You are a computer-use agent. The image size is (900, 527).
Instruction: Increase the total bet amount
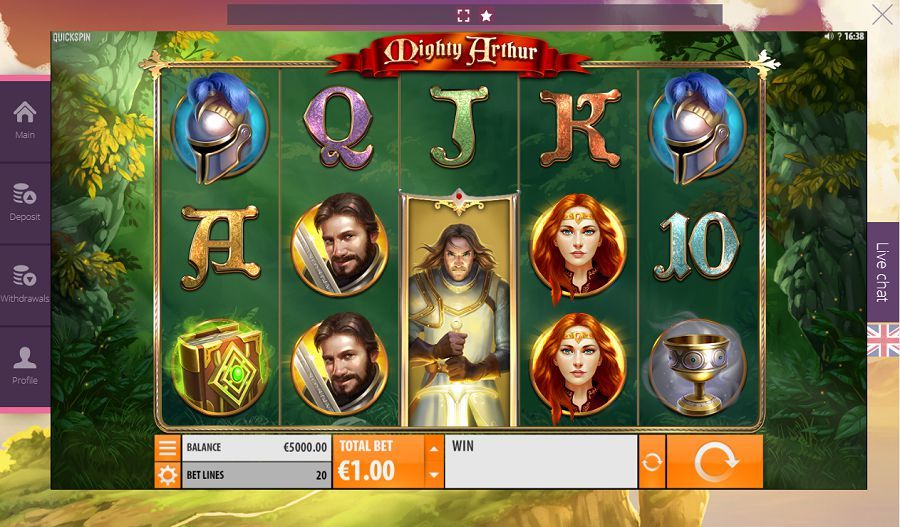[x=433, y=448]
